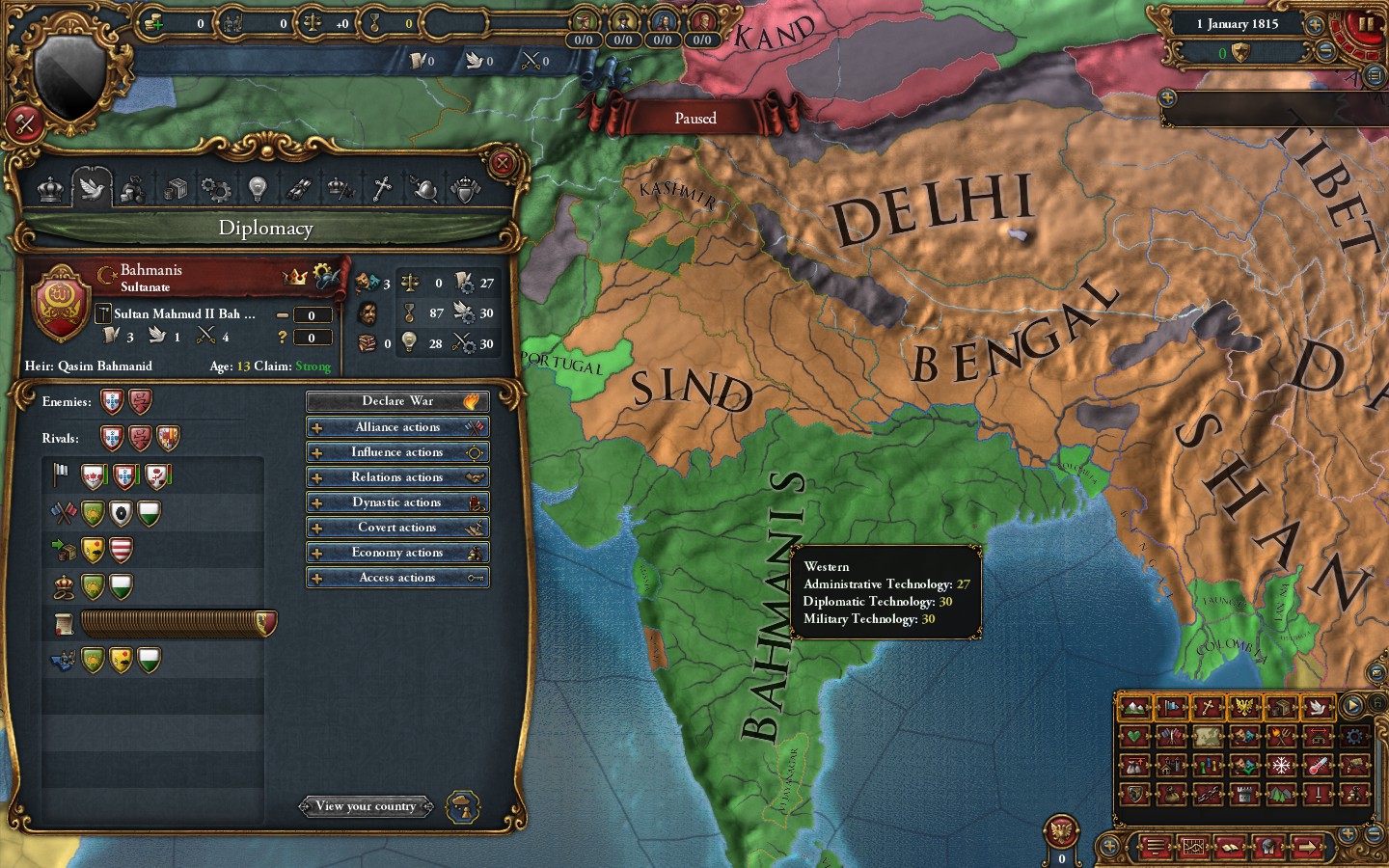The image size is (1389, 868).
Task: Expand the Dynastic actions section
Action: coord(396,502)
